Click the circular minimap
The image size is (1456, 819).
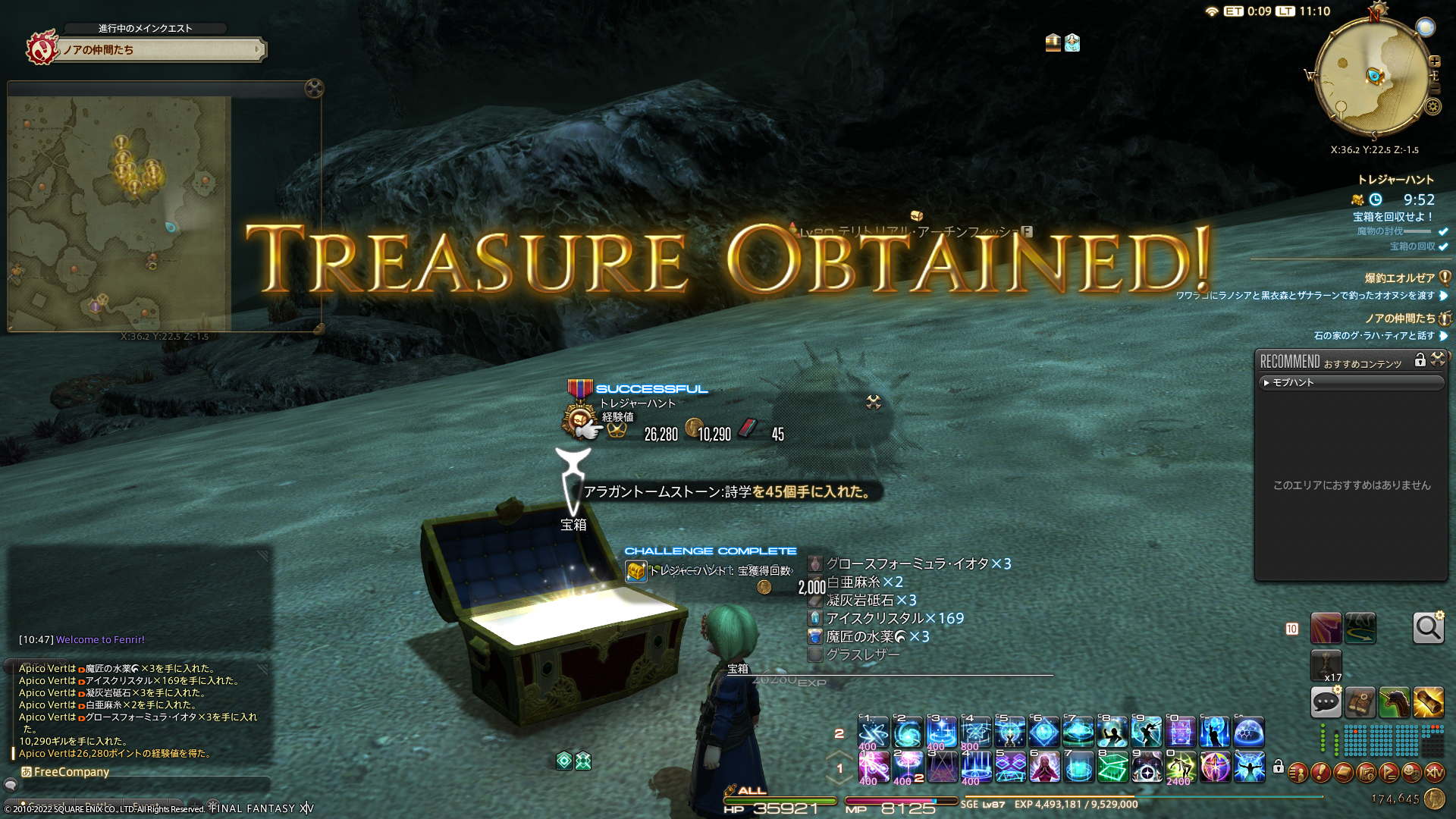[x=1372, y=76]
